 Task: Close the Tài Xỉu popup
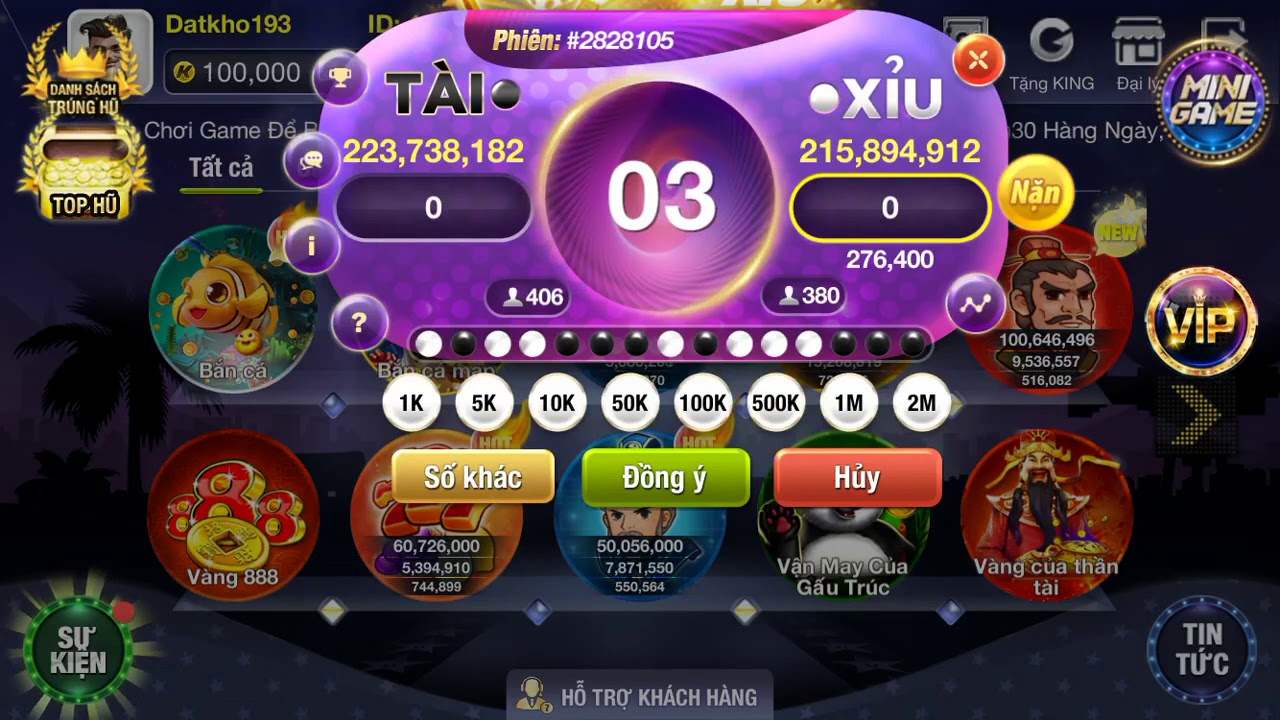[x=978, y=60]
